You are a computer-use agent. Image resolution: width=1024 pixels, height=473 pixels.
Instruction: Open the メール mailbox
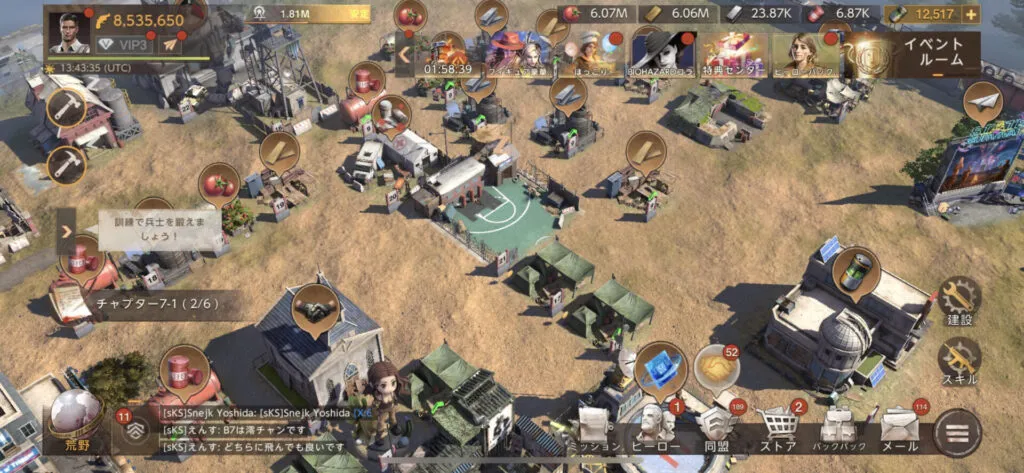[898, 427]
